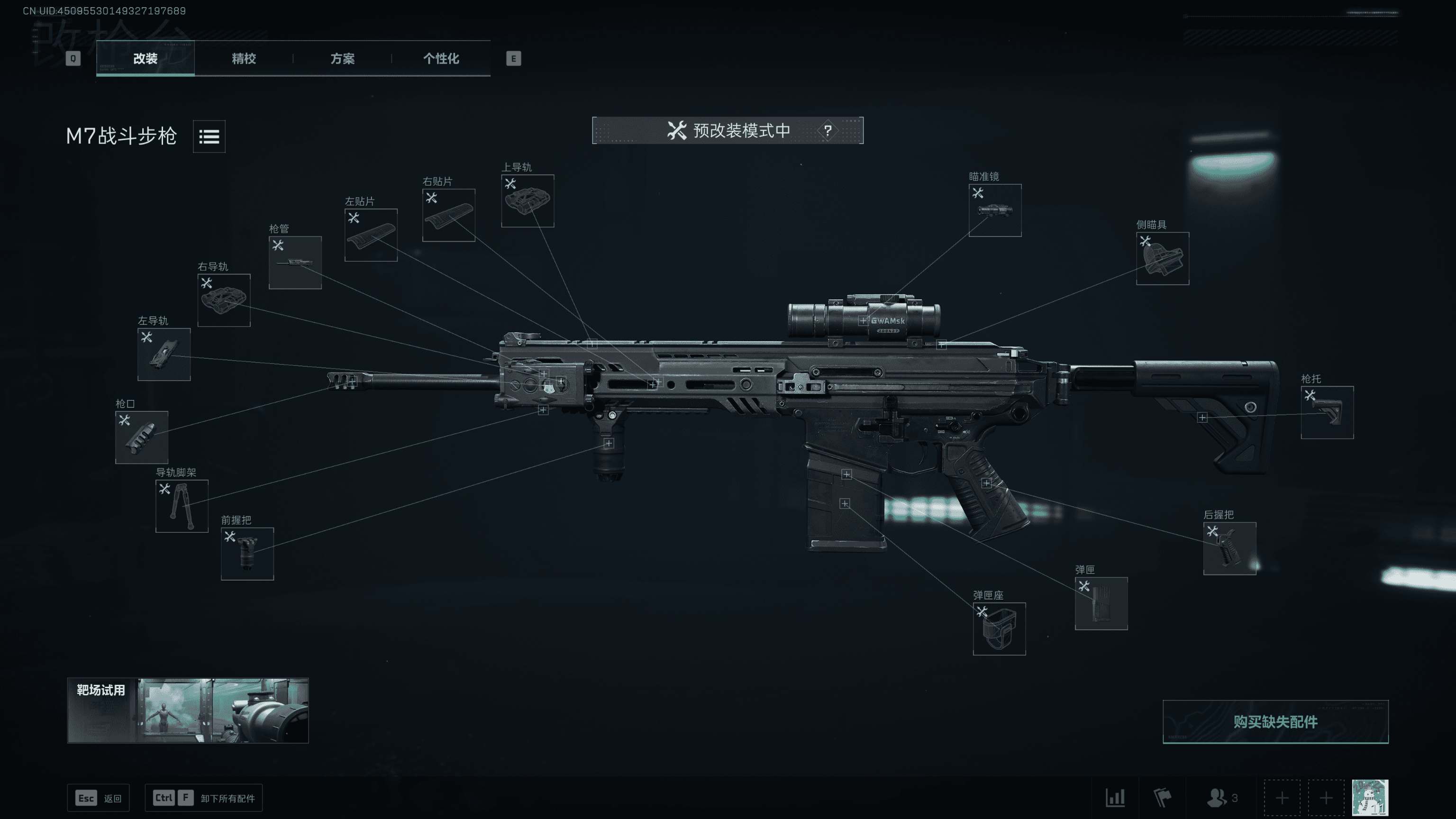
Task: Open the 方案 tab
Action: [343, 59]
